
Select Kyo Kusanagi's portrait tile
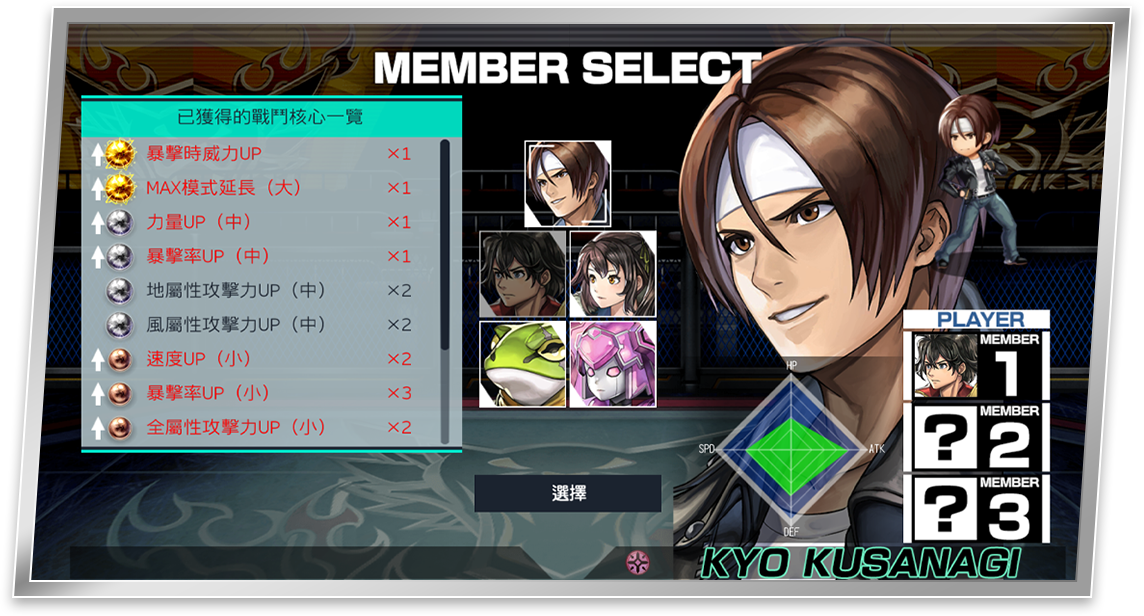click(567, 183)
